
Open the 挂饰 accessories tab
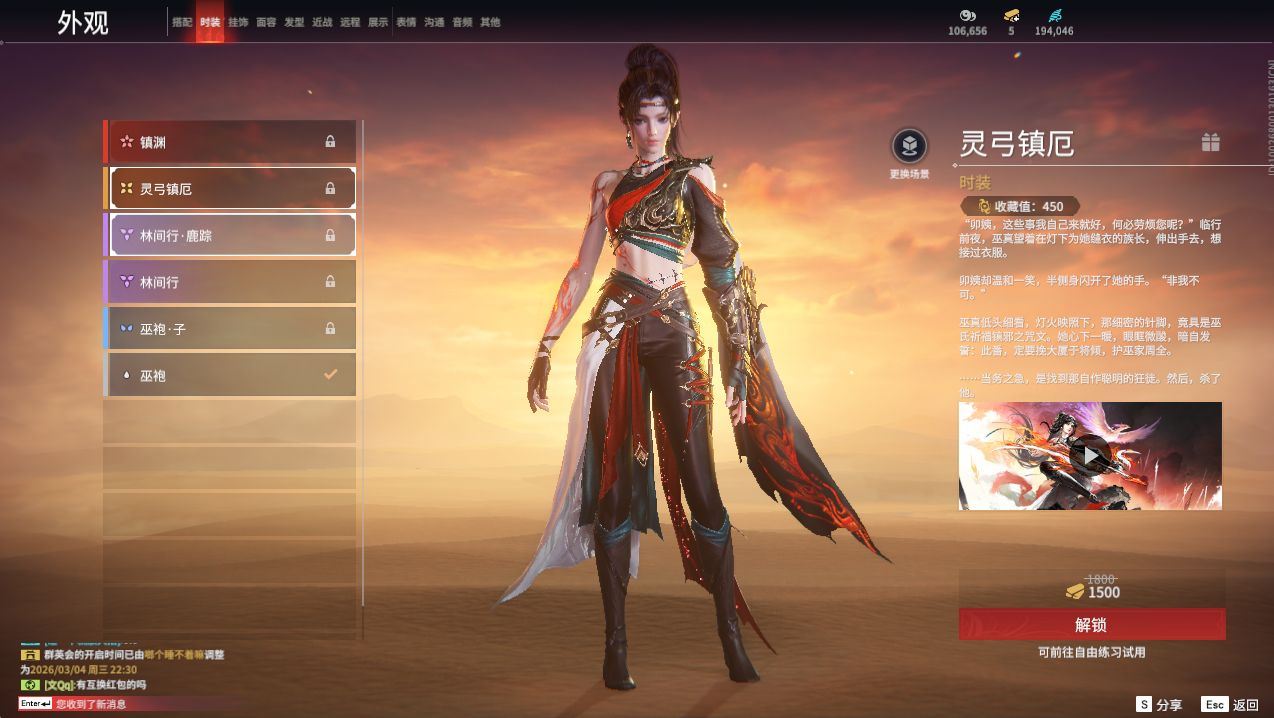(x=238, y=22)
